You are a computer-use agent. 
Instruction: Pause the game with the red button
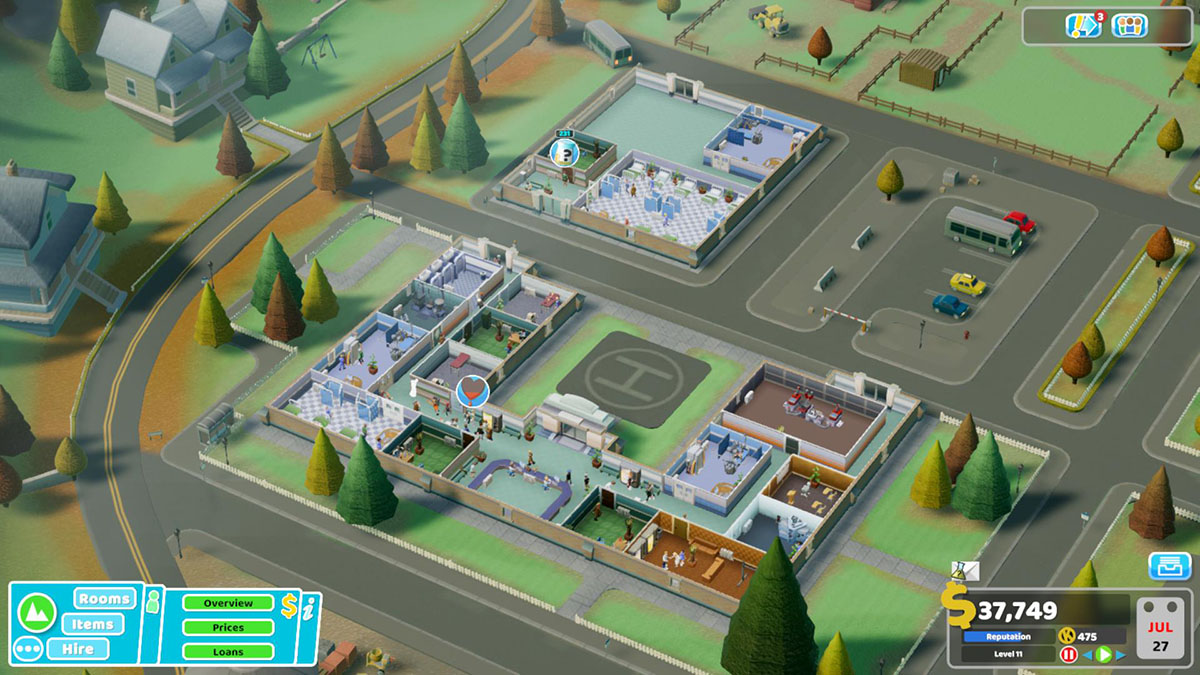1068,655
